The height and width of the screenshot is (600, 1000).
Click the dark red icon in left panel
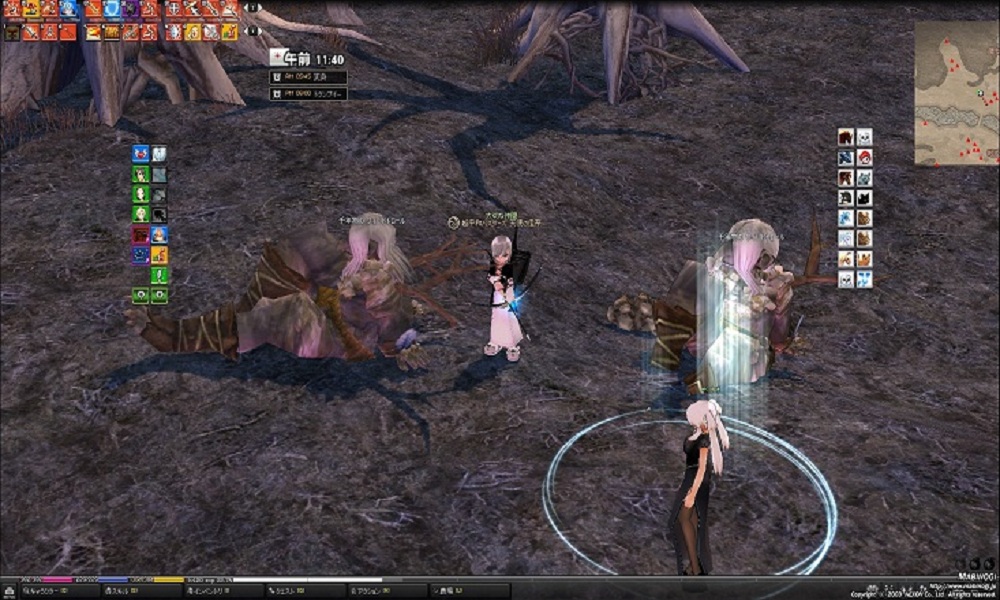(x=141, y=235)
